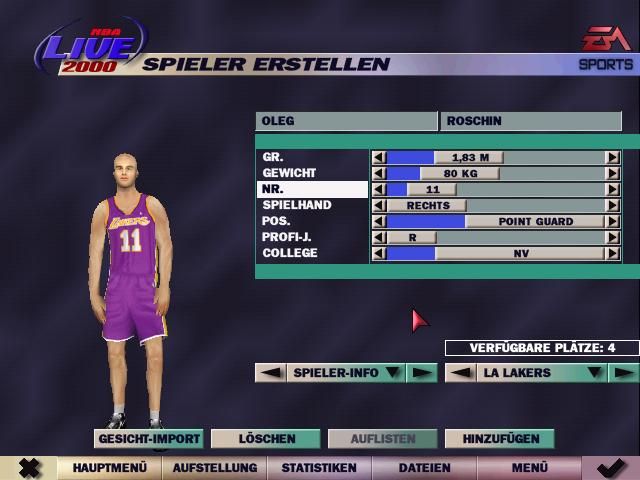Go to previous team with left arrow beside LA LAKERS

[x=459, y=373]
